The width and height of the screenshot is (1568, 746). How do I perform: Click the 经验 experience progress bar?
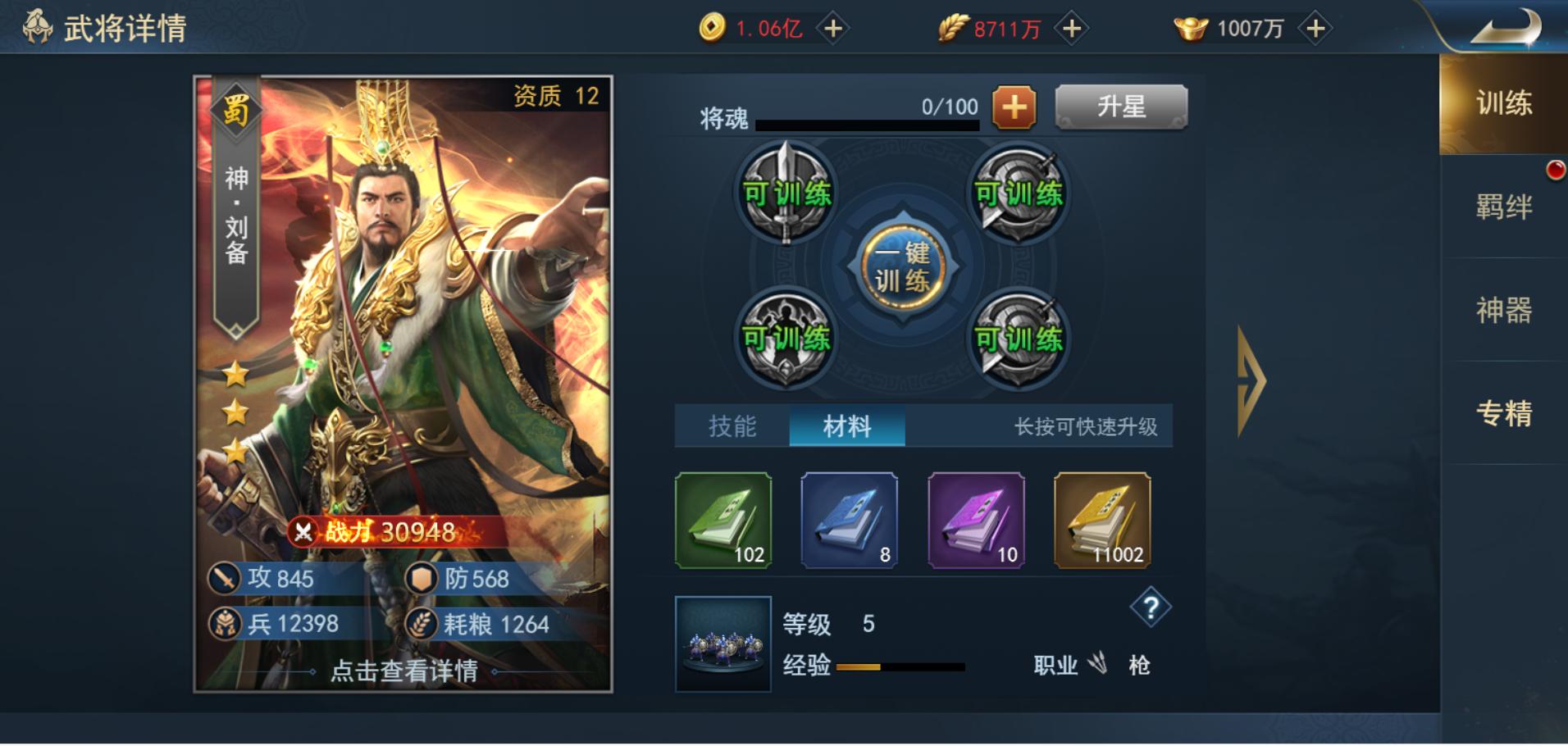pos(902,667)
